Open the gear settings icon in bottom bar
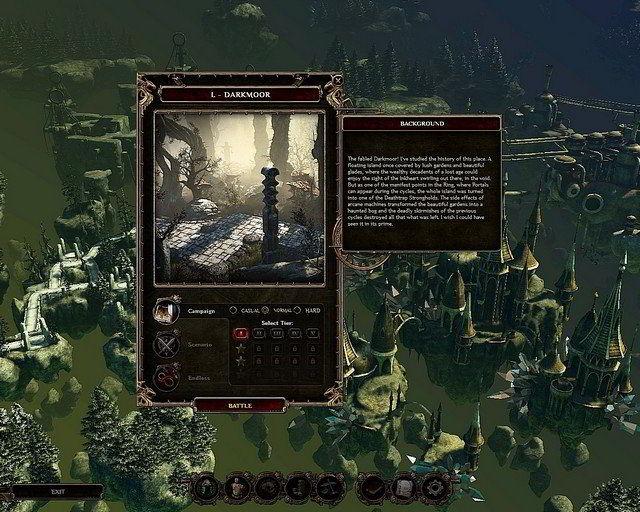 coord(433,487)
